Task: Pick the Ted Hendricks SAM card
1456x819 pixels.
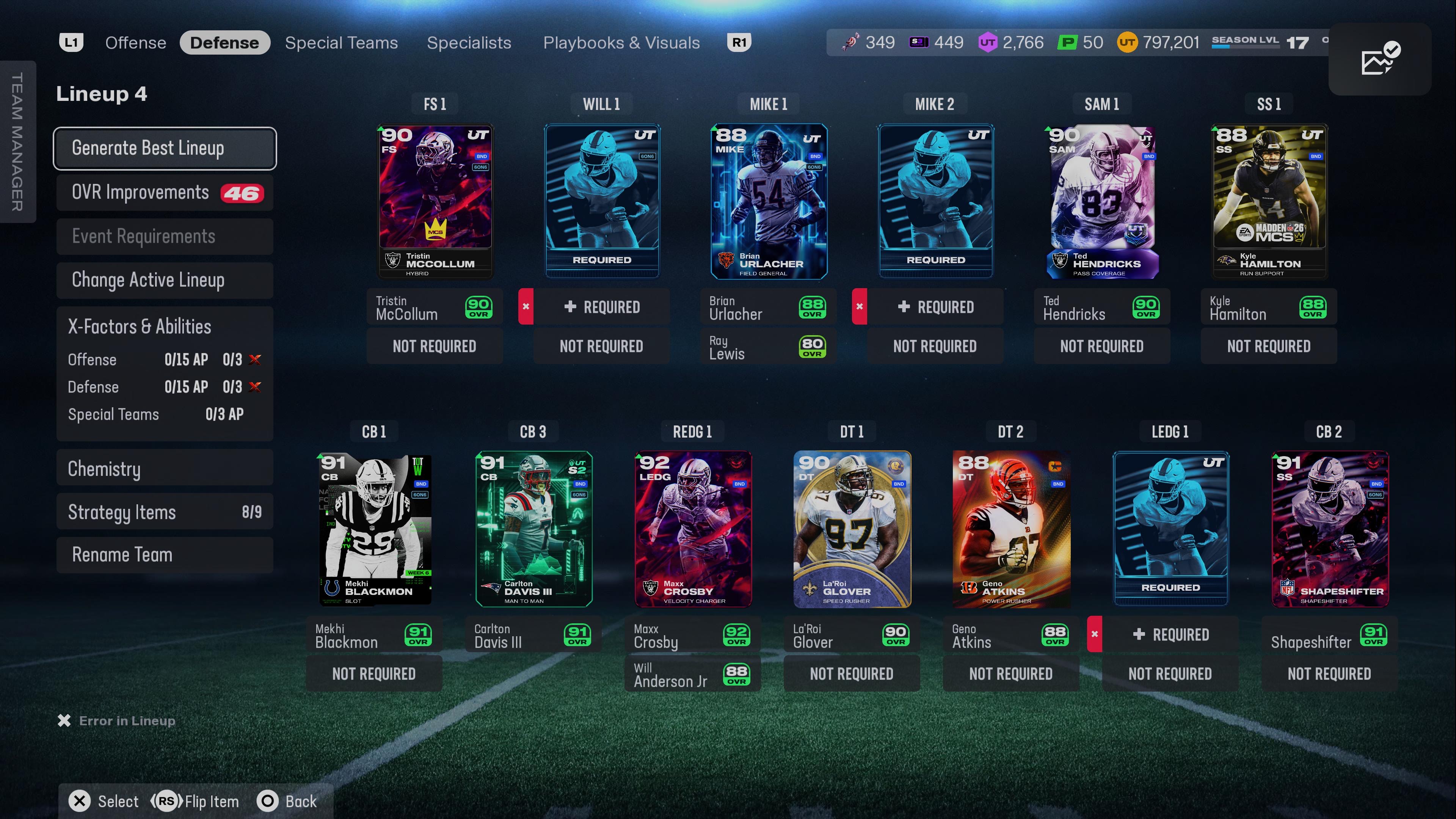Action: click(x=1101, y=201)
